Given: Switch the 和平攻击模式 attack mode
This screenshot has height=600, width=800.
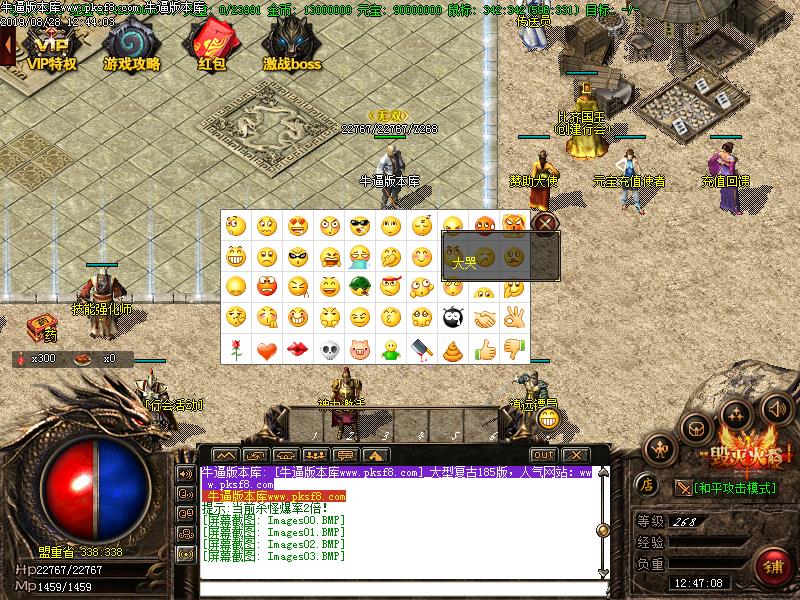Looking at the screenshot, I should point(735,488).
